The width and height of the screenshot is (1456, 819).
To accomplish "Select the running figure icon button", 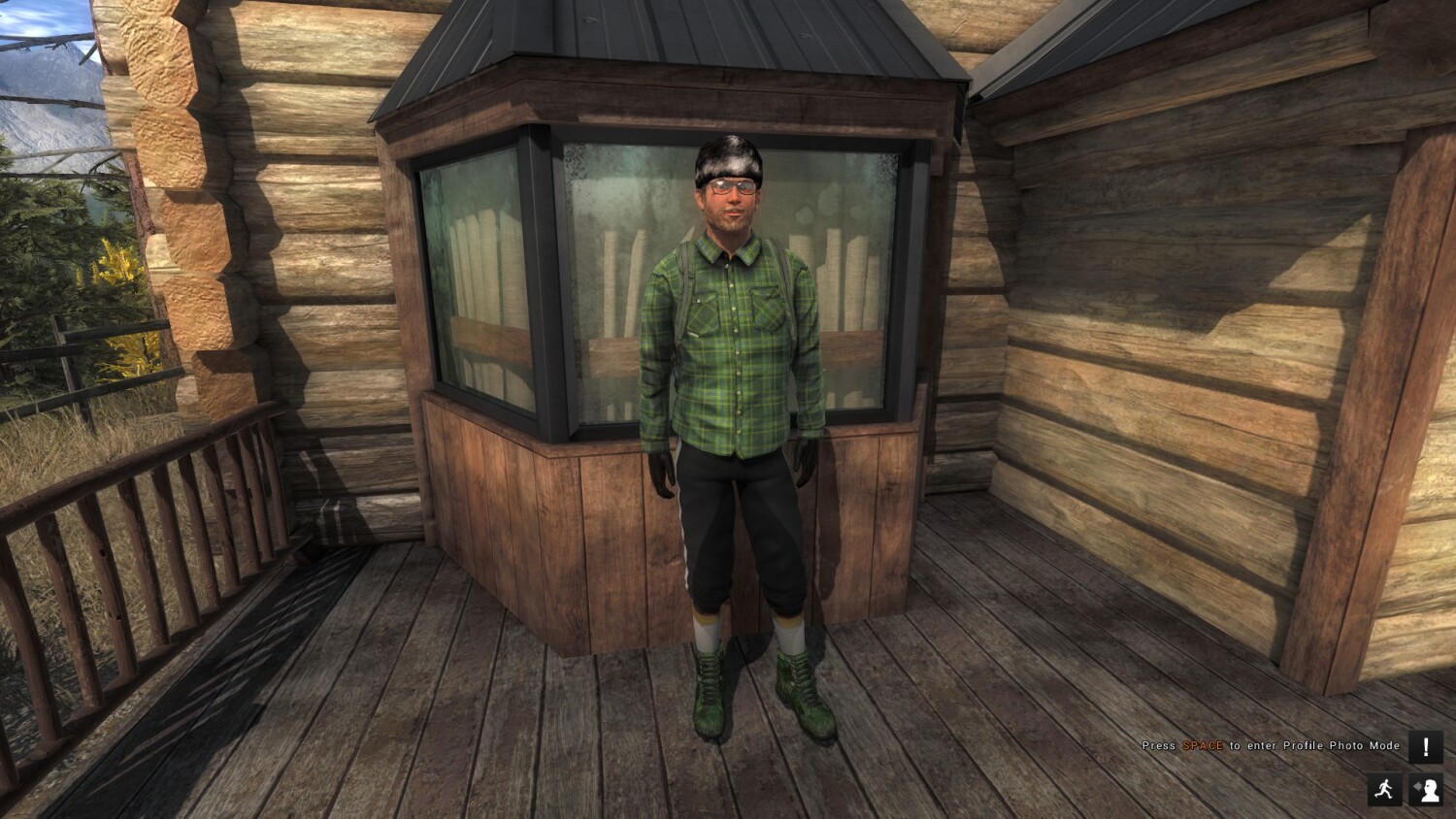I will point(1385,789).
